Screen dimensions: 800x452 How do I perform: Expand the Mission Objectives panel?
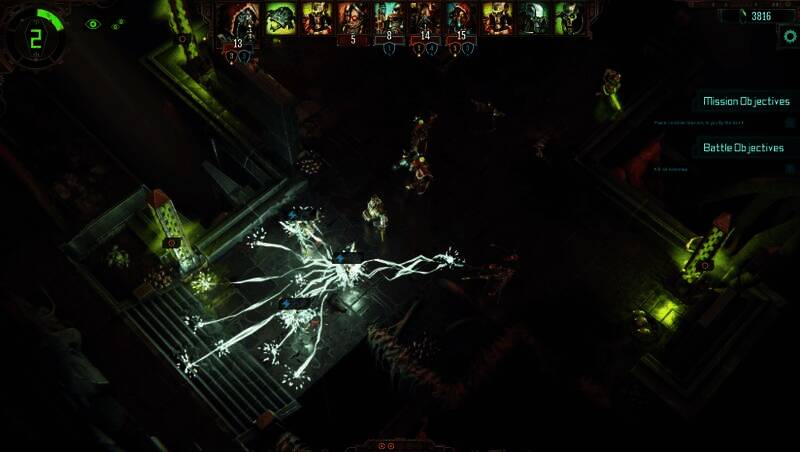(745, 101)
